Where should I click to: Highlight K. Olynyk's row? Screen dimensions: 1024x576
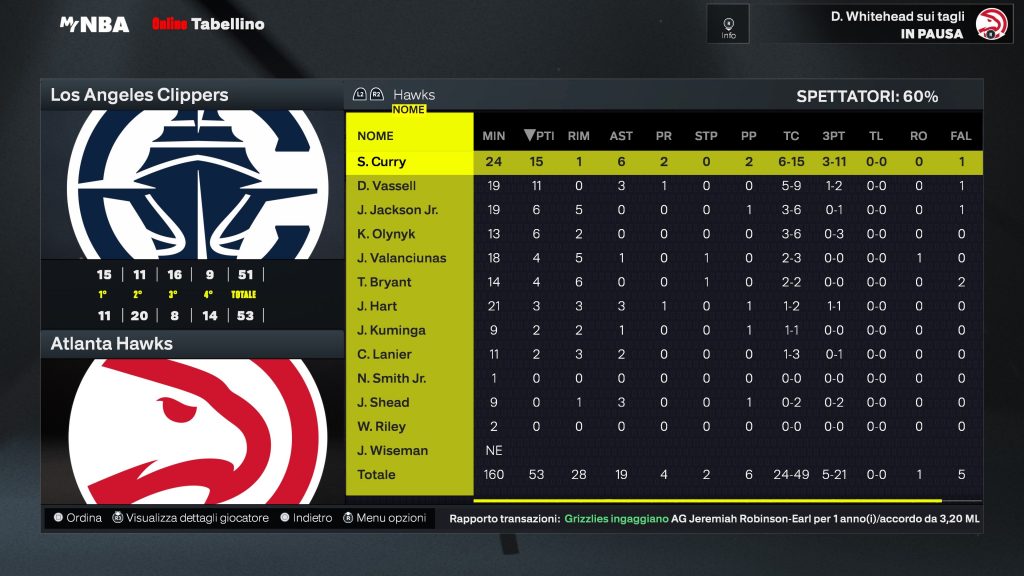click(x=386, y=234)
